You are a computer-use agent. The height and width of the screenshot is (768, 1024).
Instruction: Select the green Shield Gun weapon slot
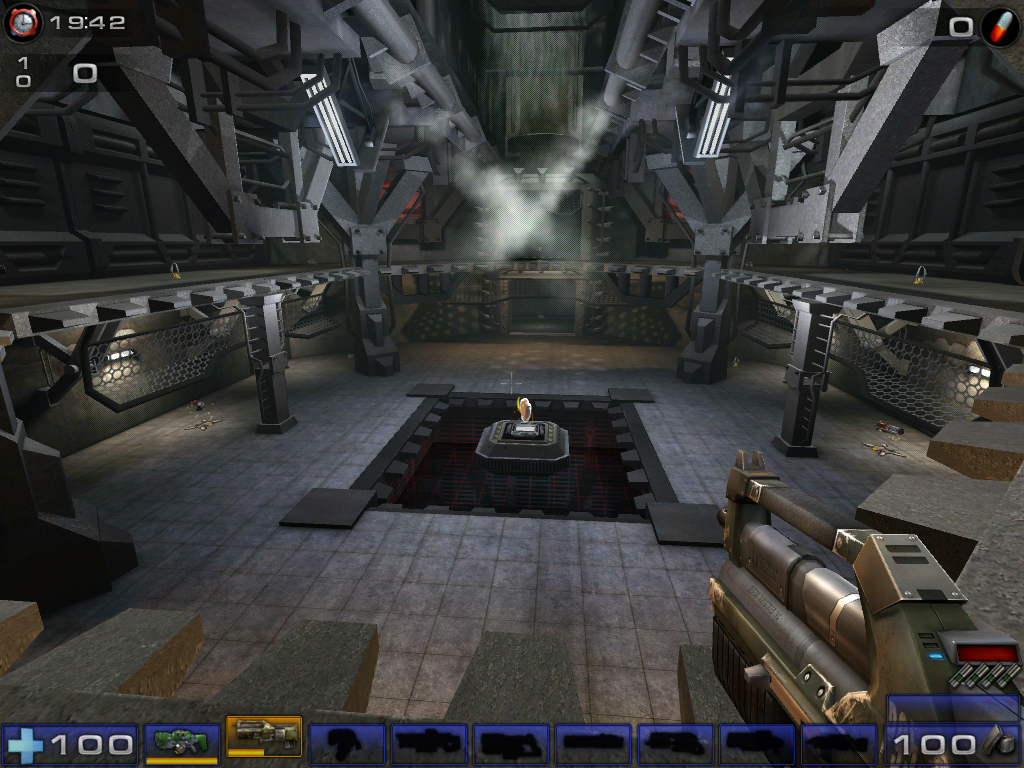coord(182,742)
